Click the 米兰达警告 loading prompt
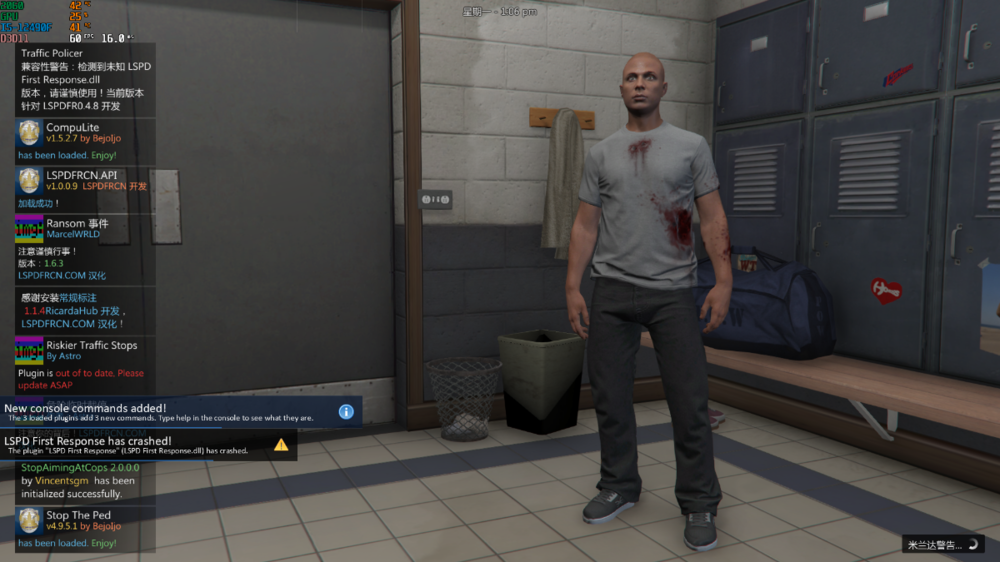Image resolution: width=1000 pixels, height=562 pixels. pos(942,545)
